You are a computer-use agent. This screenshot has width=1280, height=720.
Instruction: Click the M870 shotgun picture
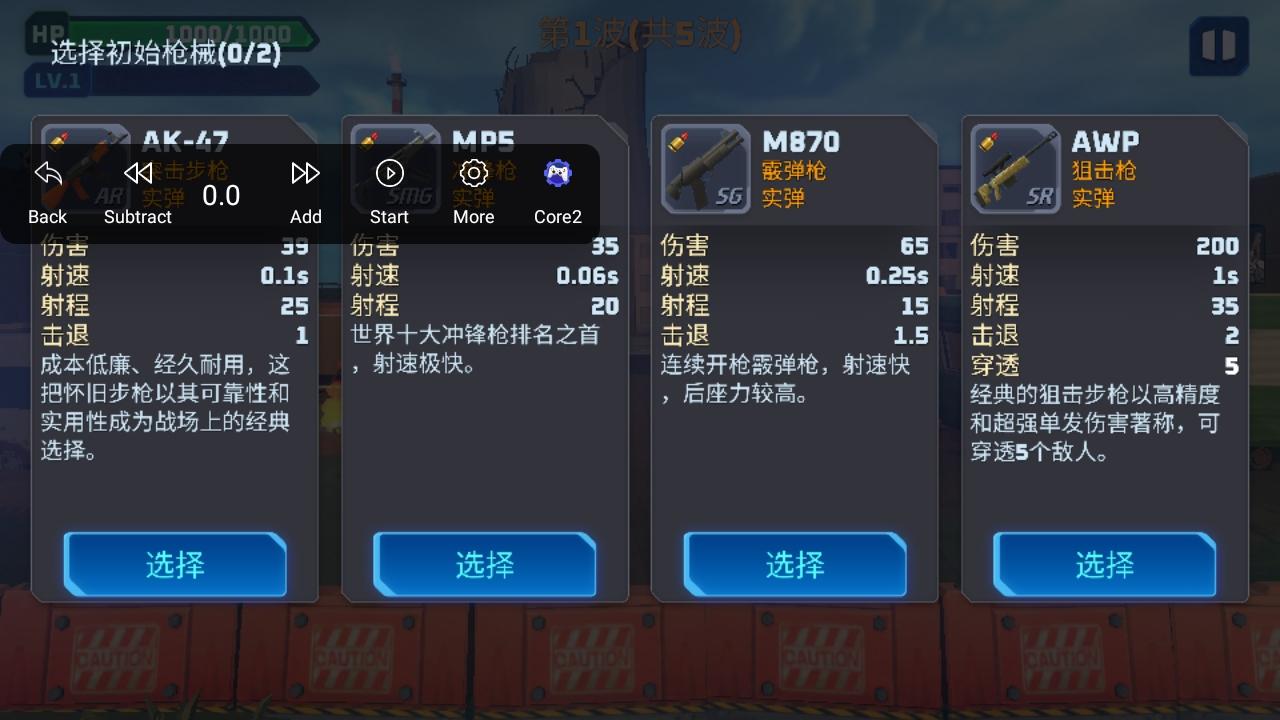tap(705, 168)
